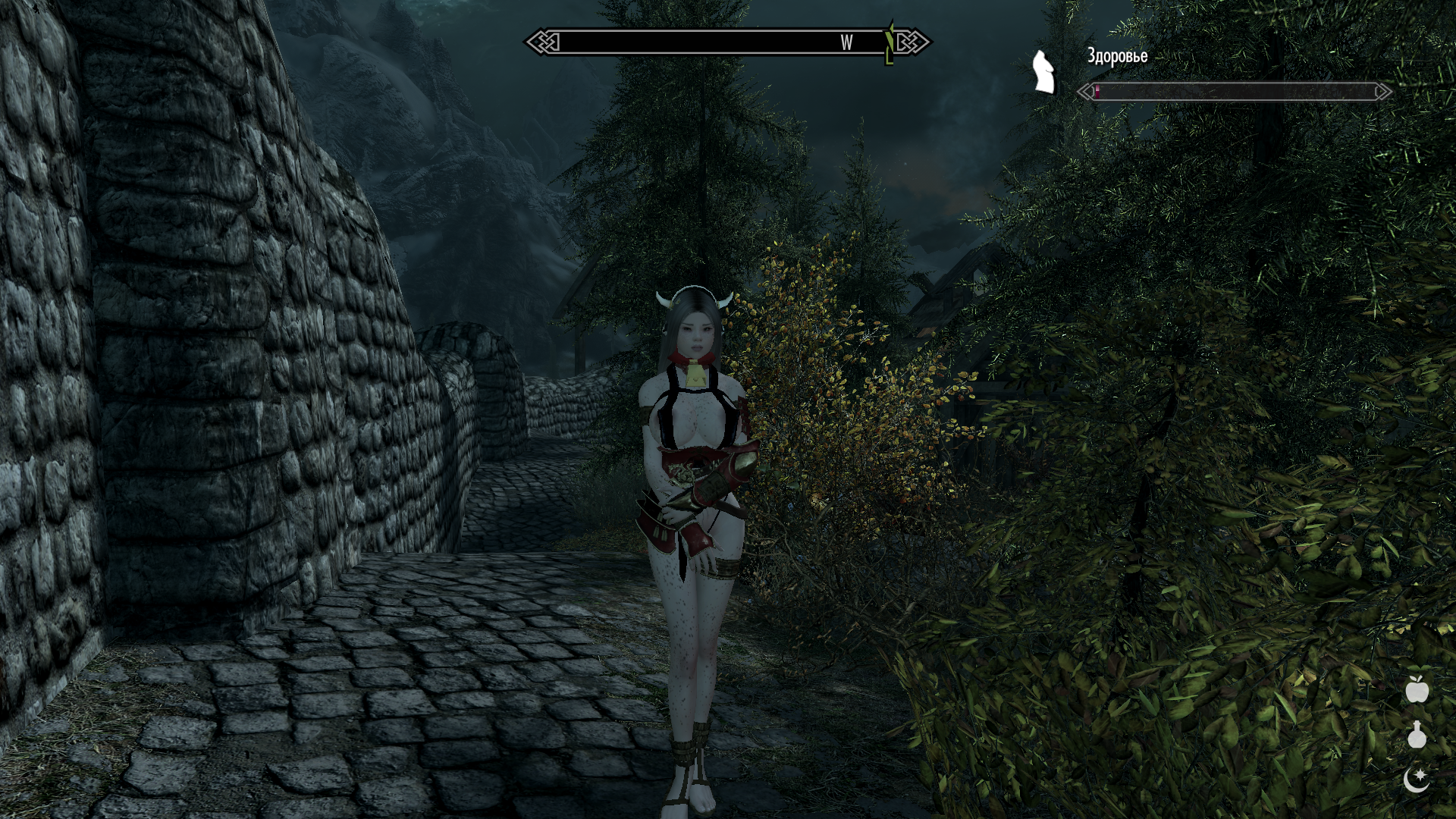Click the apple hunger icon
The height and width of the screenshot is (819, 1456).
(1417, 690)
